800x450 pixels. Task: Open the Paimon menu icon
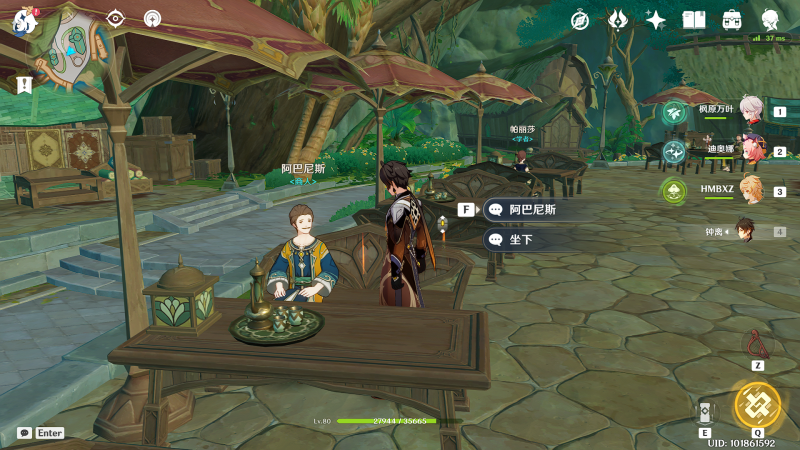(24, 20)
